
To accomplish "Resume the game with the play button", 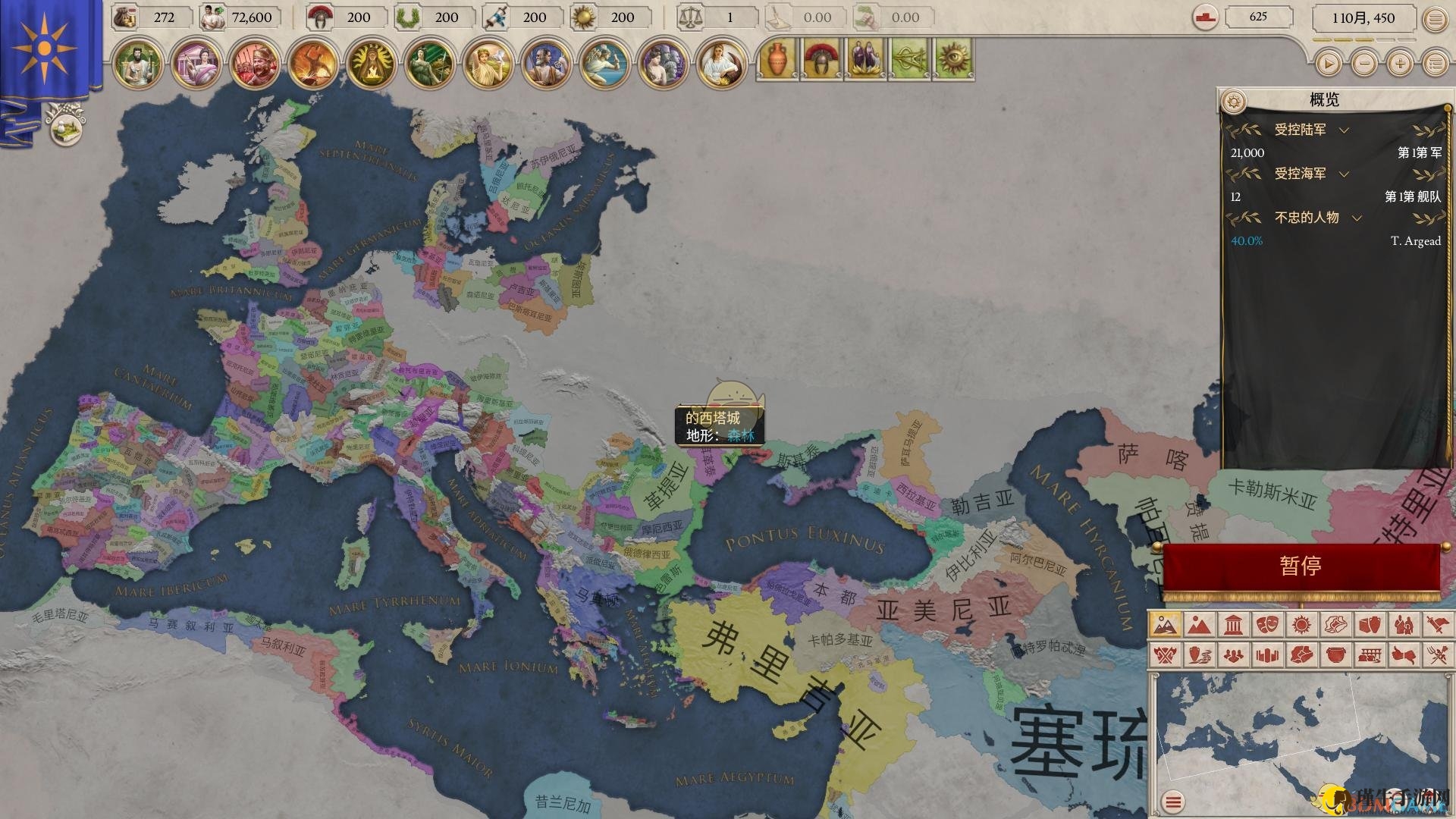I will [x=1328, y=64].
